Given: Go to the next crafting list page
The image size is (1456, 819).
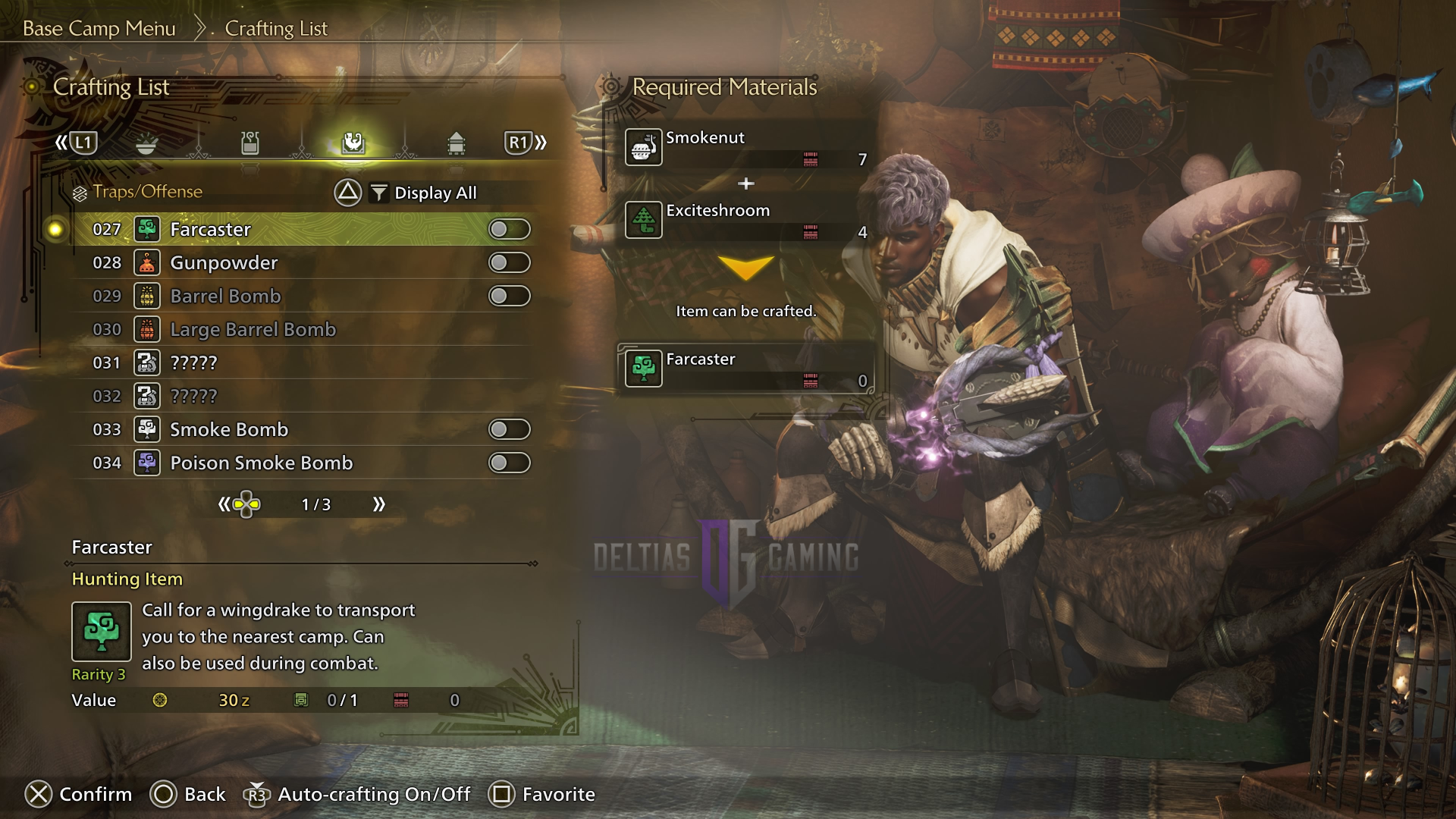Looking at the screenshot, I should point(378,504).
